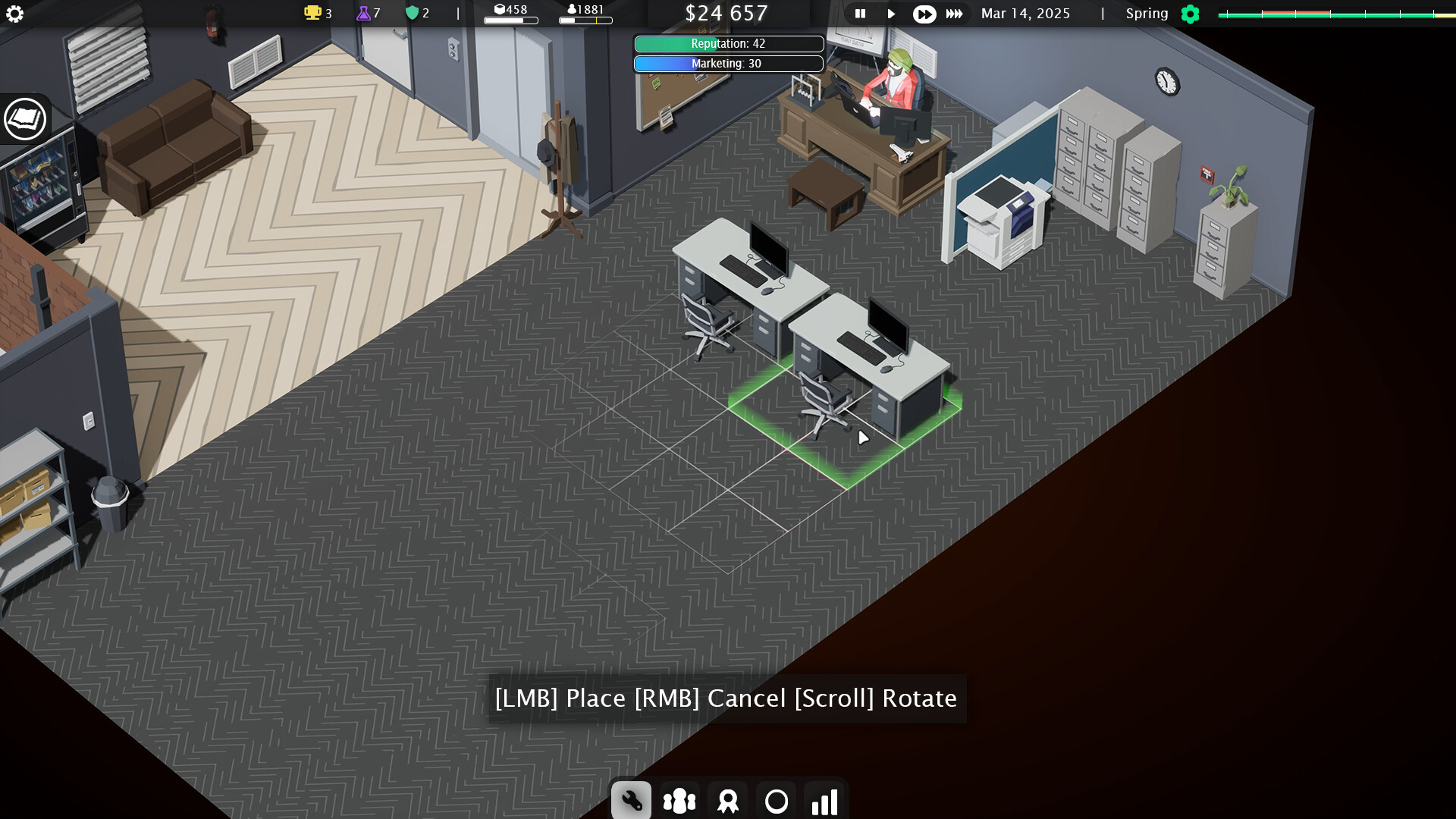Open the circle panel in bottom toolbar
Screen dimensions: 1456x819
[x=777, y=799]
